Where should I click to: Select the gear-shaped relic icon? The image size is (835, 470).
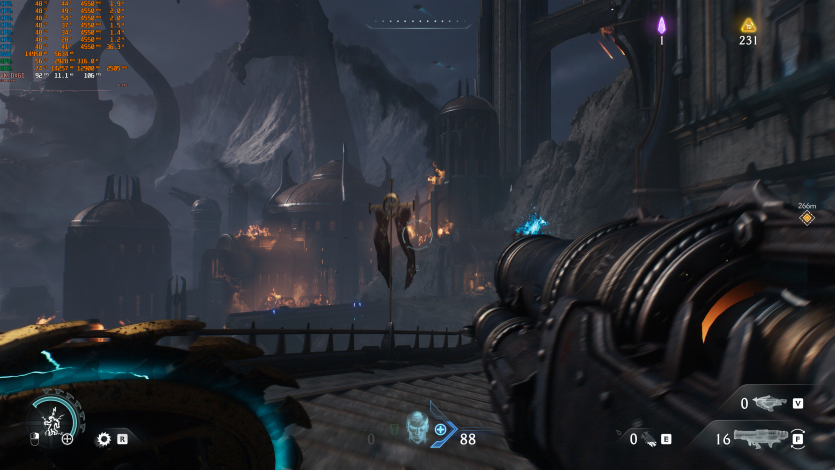(x=103, y=438)
